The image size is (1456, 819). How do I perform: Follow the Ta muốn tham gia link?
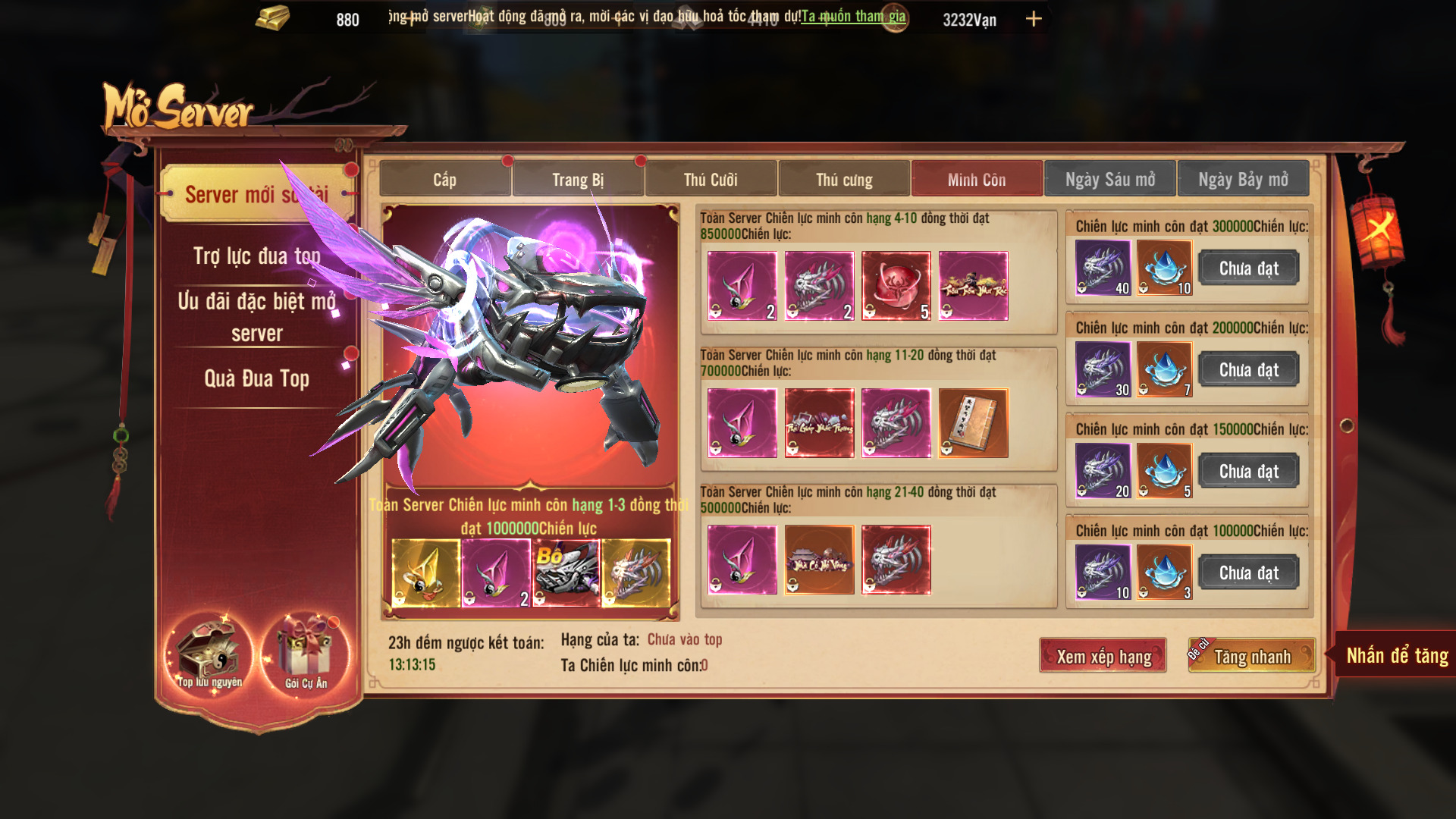pyautogui.click(x=853, y=16)
